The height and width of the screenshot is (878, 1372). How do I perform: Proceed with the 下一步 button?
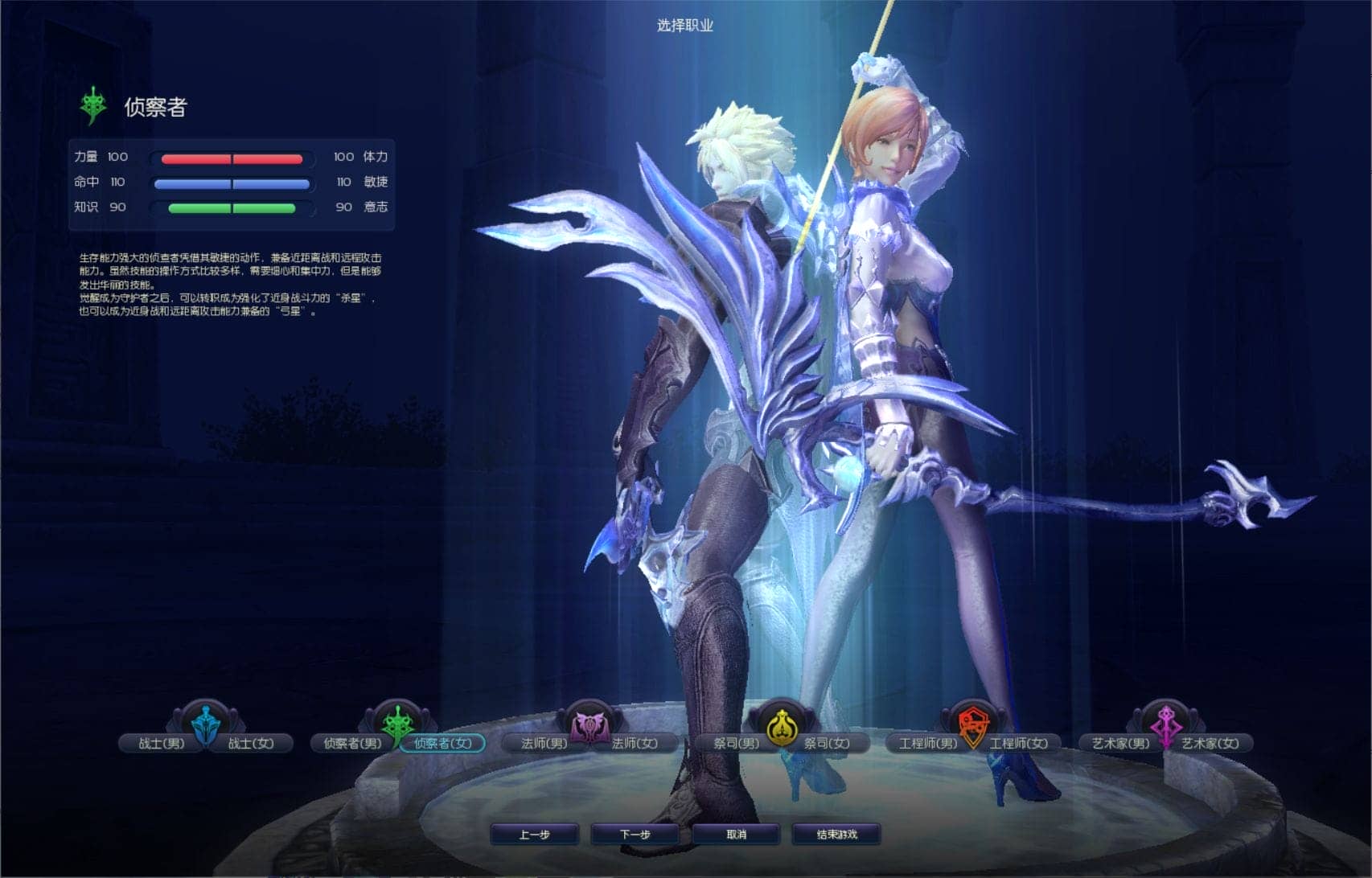tap(635, 835)
